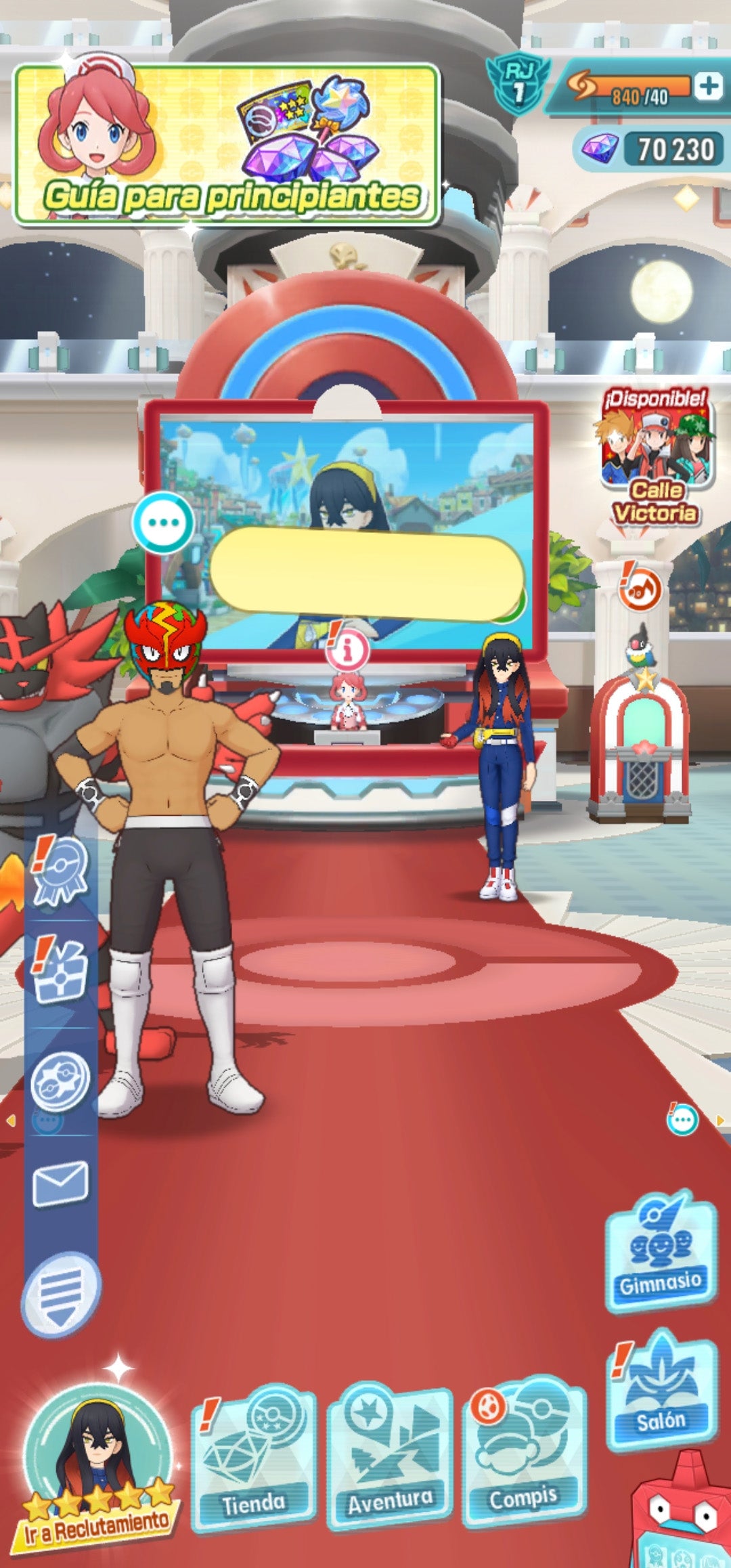Open the Guía para principiantes banner

point(227,144)
